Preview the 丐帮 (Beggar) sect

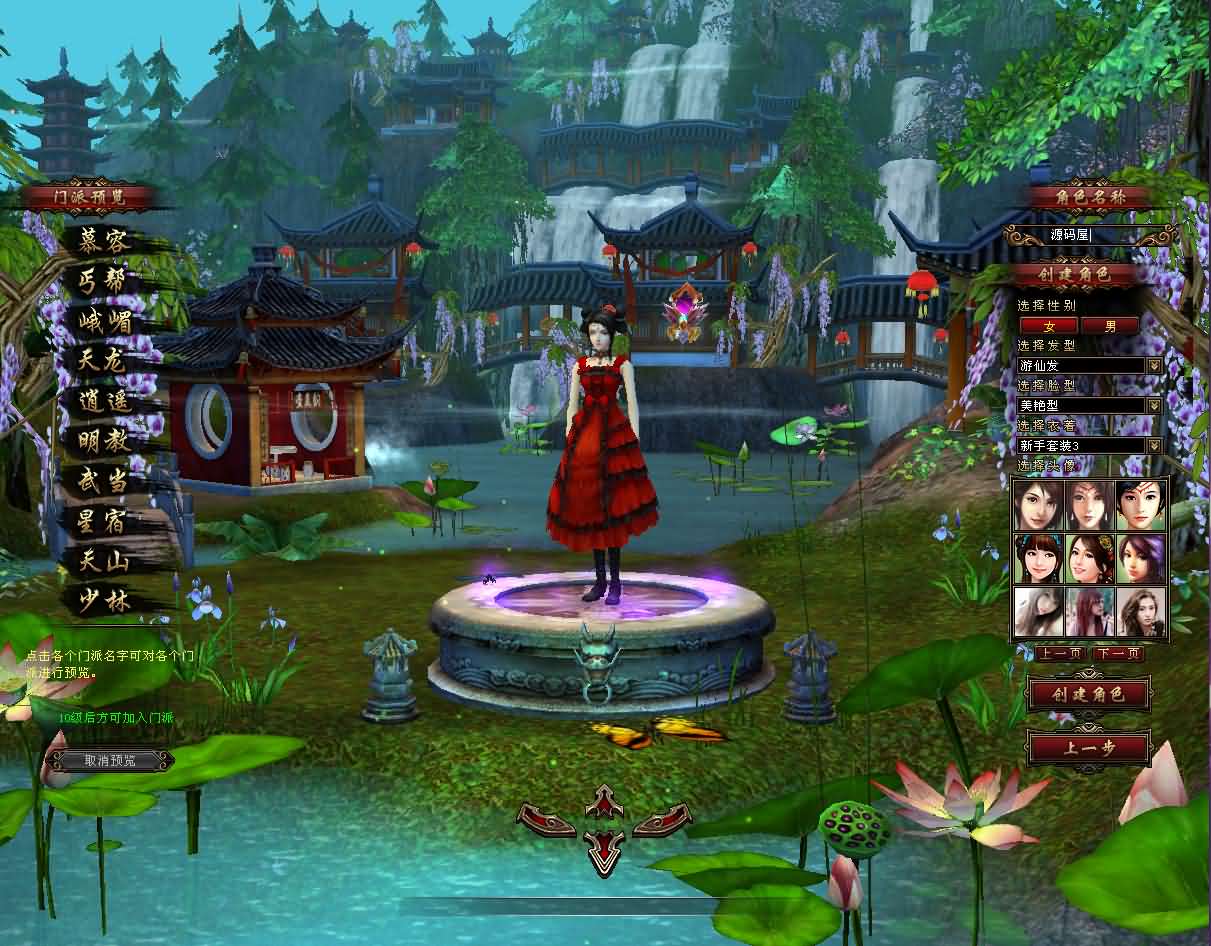coord(105,281)
